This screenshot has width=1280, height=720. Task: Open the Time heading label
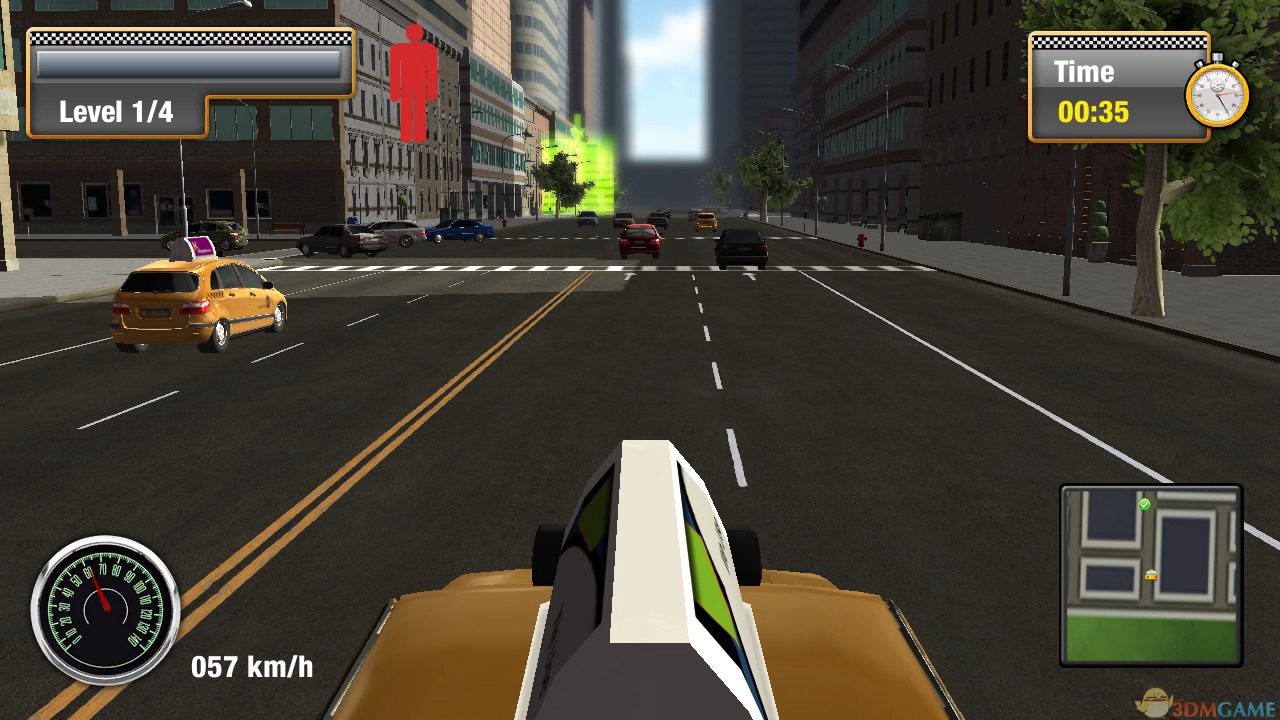[x=1083, y=71]
